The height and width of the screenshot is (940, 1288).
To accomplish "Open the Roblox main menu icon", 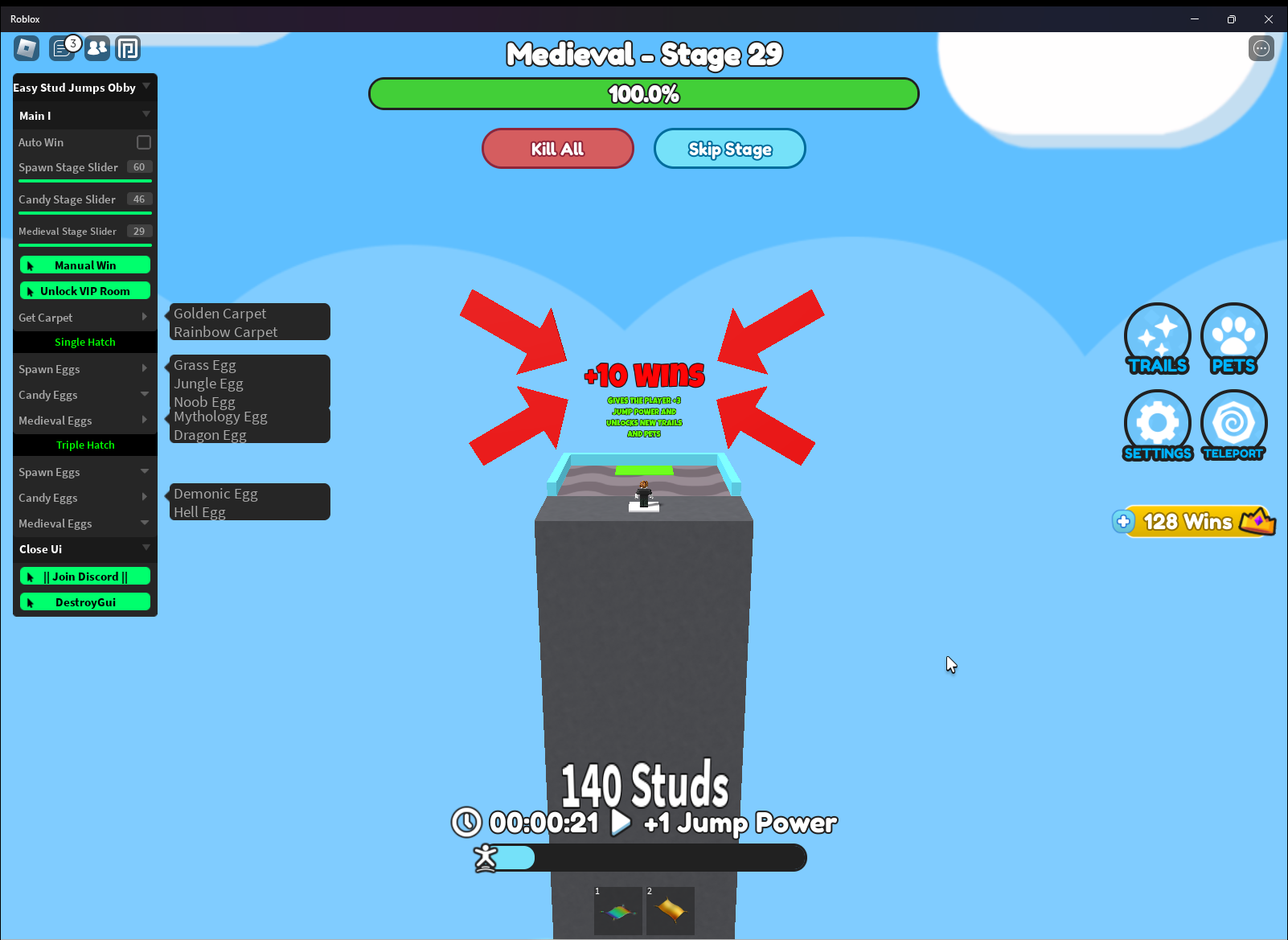I will tap(25, 48).
